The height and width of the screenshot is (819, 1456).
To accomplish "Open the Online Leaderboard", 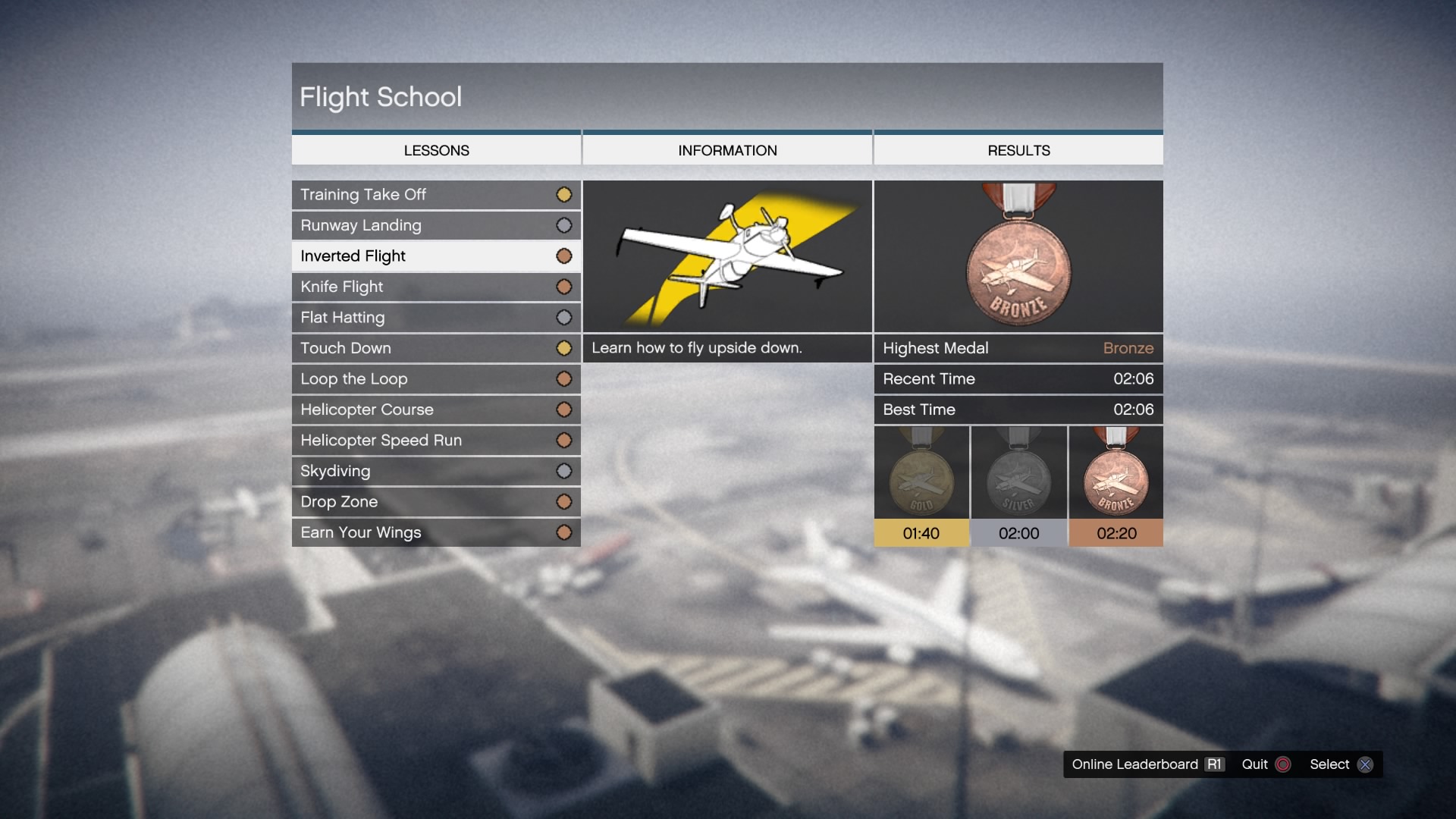I will [1147, 764].
